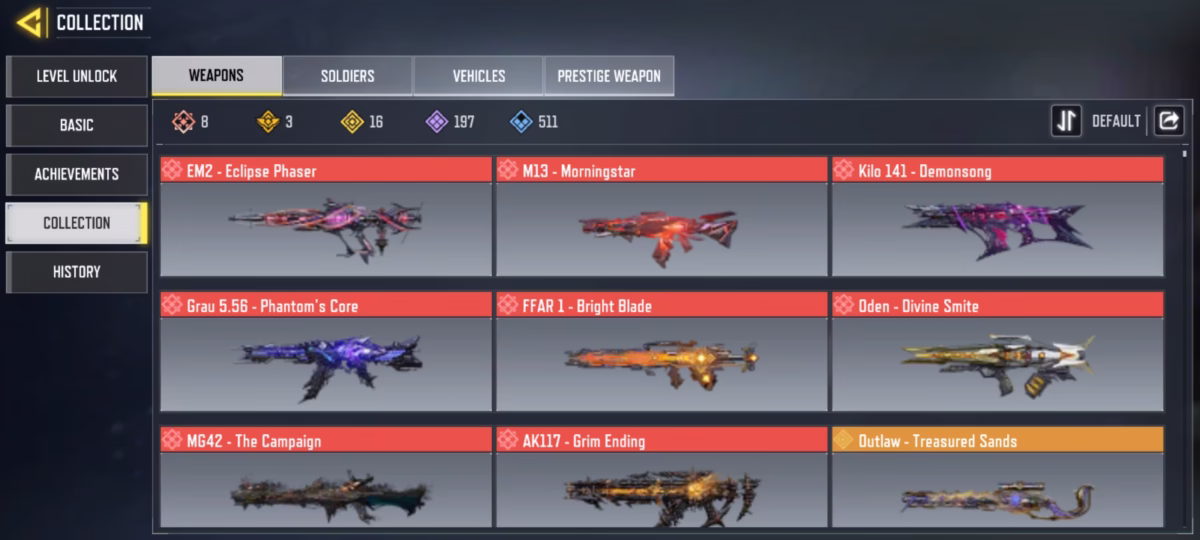View the Kilo 141 - Demonsong skin
Viewport: 1200px width, 540px height.
coord(997,216)
